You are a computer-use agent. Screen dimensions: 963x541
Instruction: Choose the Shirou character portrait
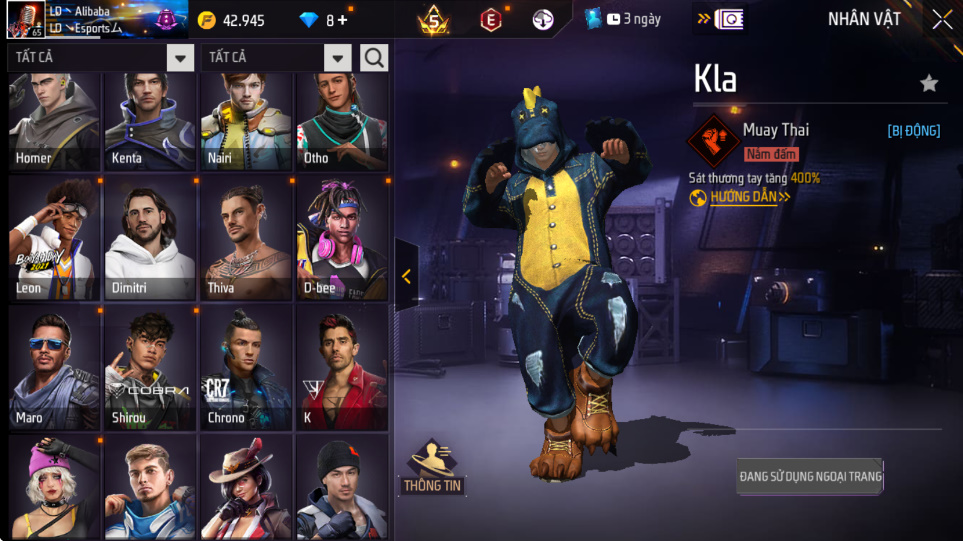point(150,367)
